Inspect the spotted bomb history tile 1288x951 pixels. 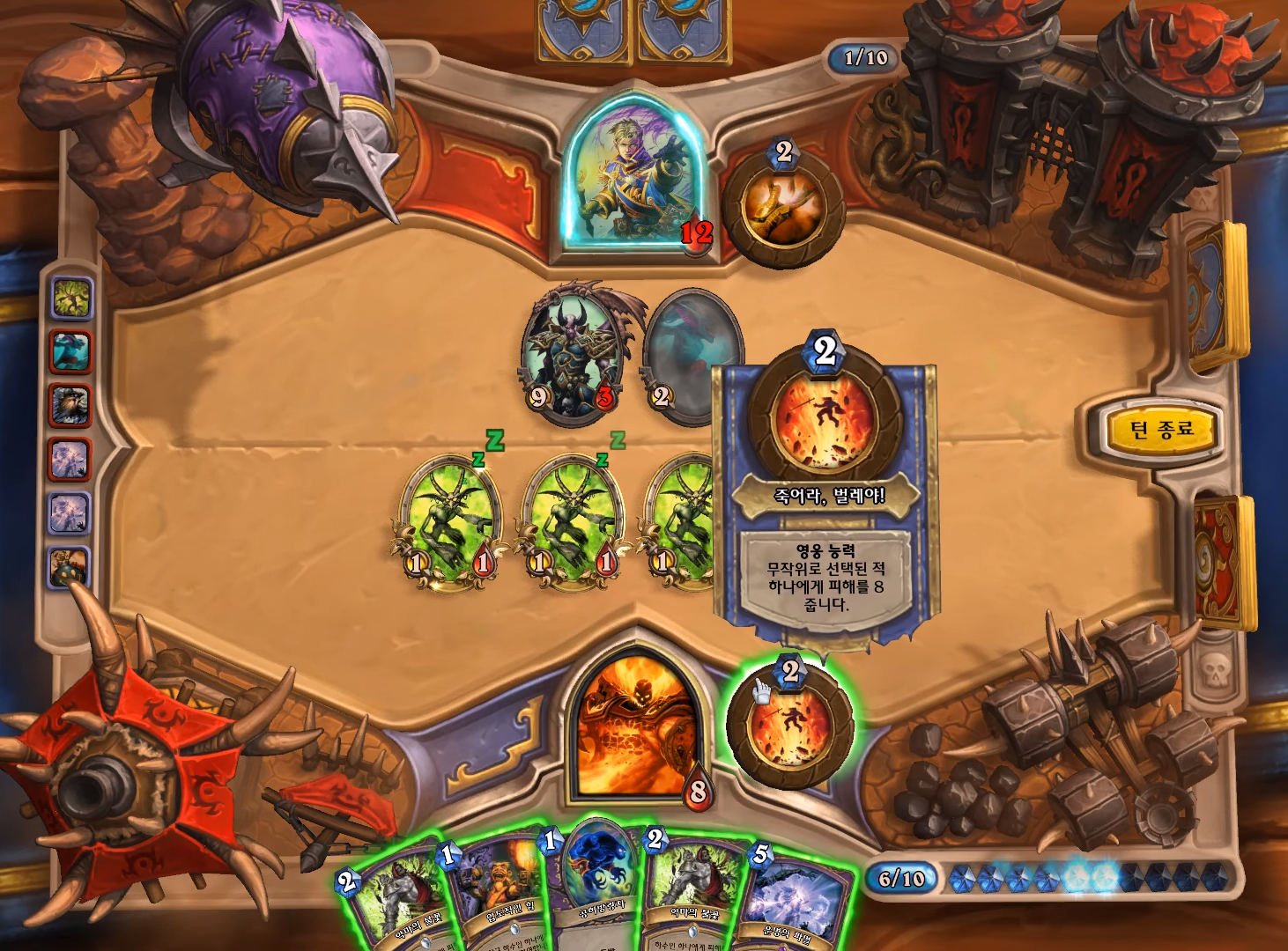(69, 566)
